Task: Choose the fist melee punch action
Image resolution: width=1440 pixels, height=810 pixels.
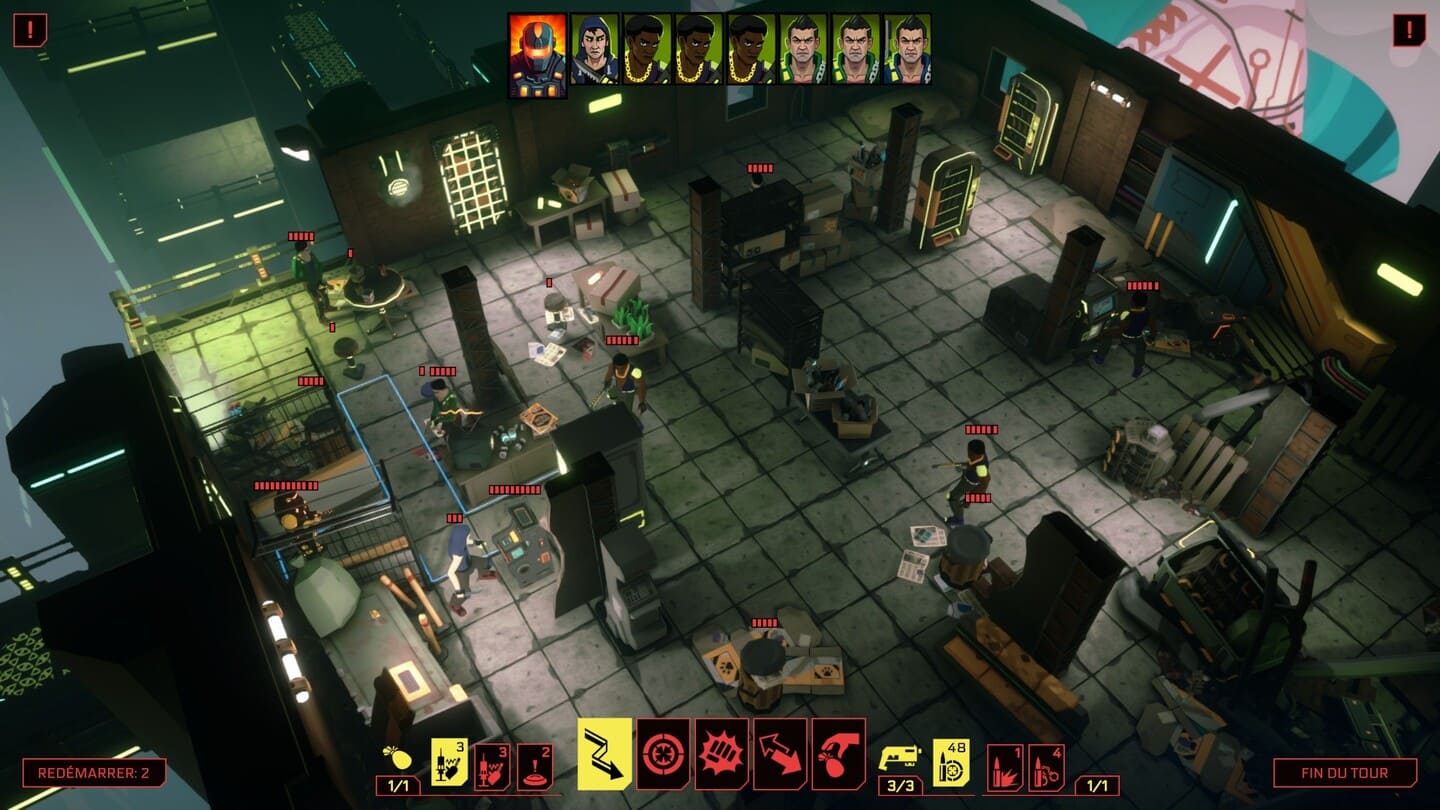Action: [x=721, y=754]
